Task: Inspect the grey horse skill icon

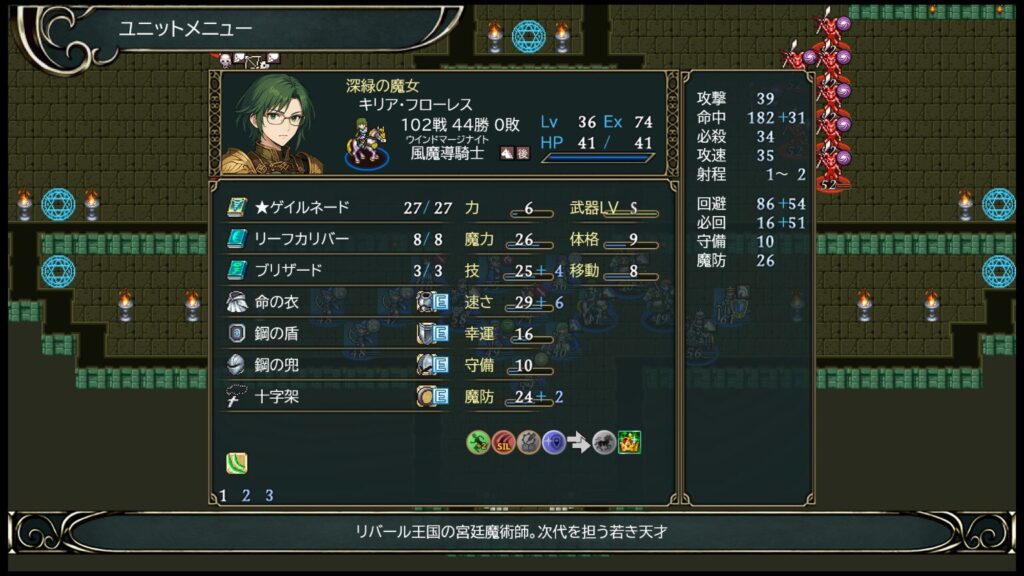Action: [604, 442]
